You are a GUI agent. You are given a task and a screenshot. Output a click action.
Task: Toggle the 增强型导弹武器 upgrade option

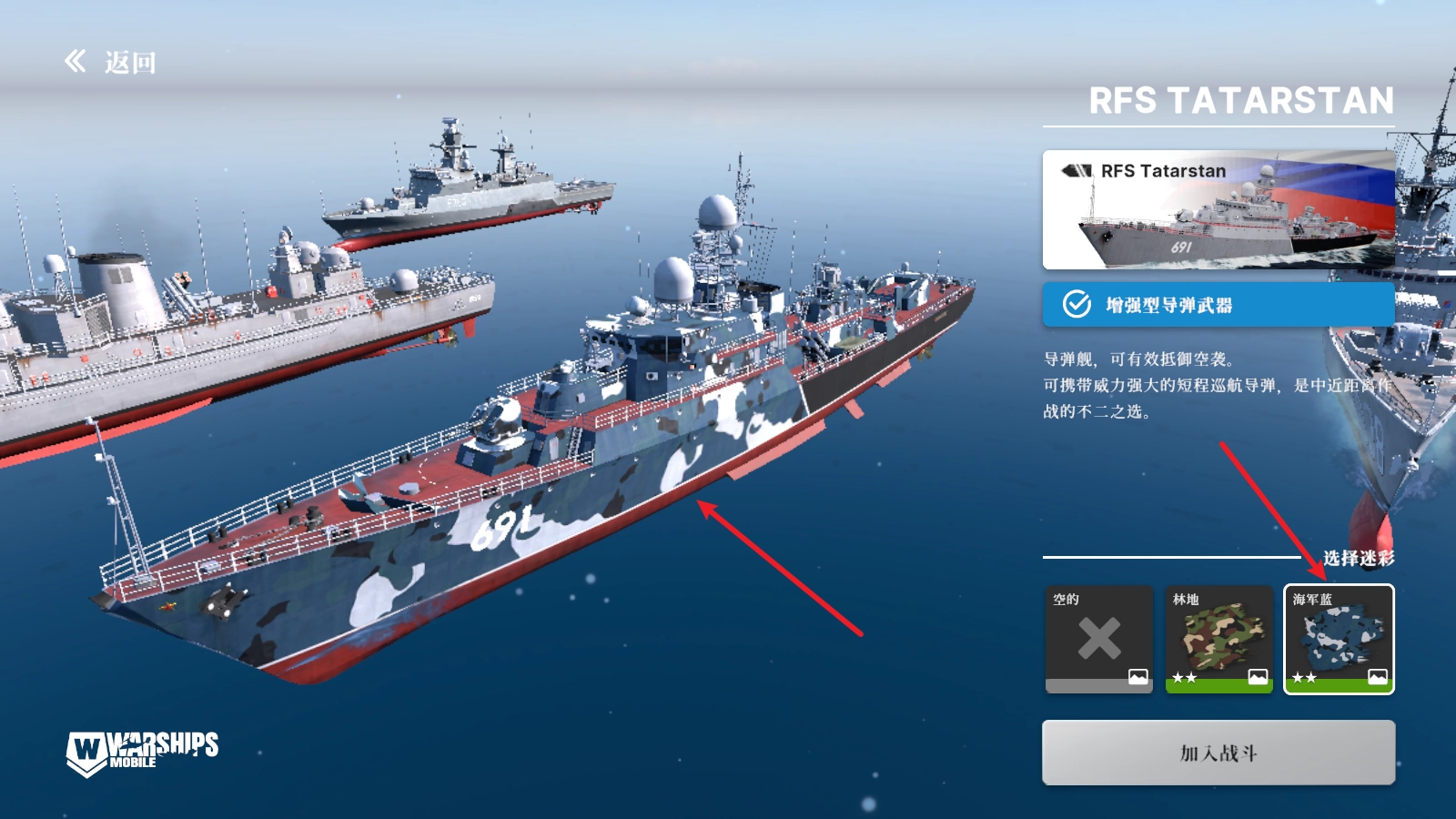click(1218, 305)
